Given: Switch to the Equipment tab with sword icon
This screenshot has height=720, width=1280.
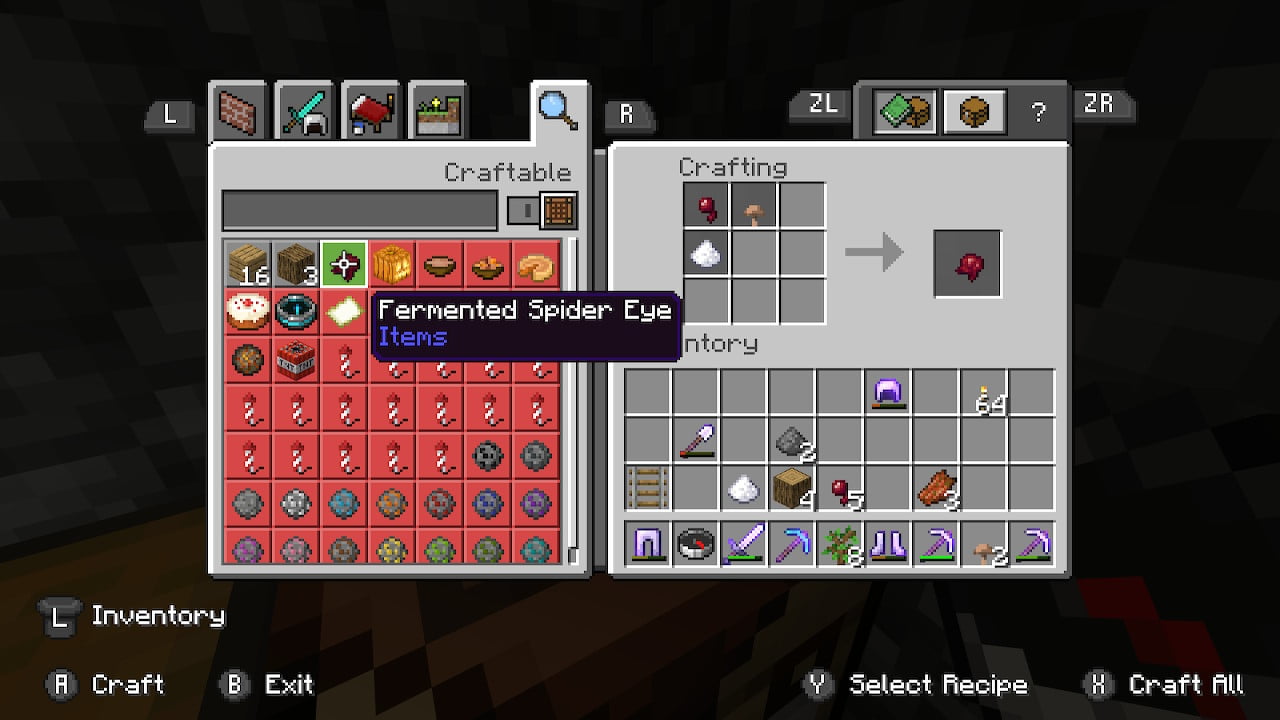Looking at the screenshot, I should (x=305, y=110).
